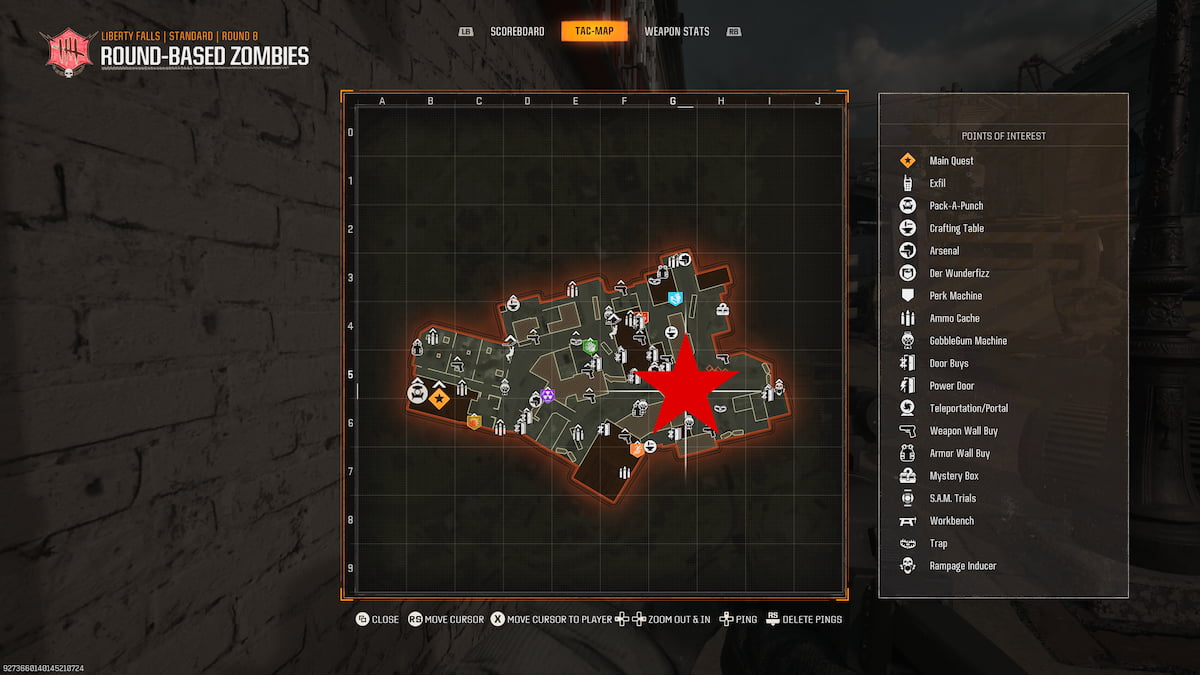Select the Pack-A-Punch marker beside the quest diamond

[x=417, y=392]
